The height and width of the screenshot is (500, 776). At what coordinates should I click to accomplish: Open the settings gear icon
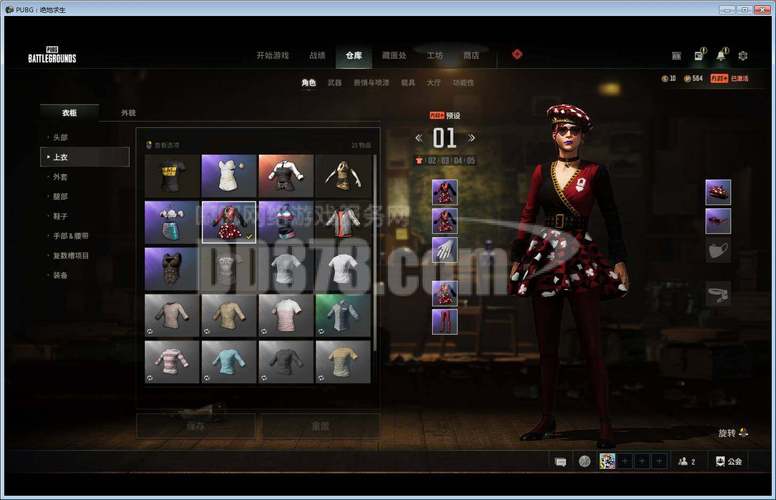742,56
